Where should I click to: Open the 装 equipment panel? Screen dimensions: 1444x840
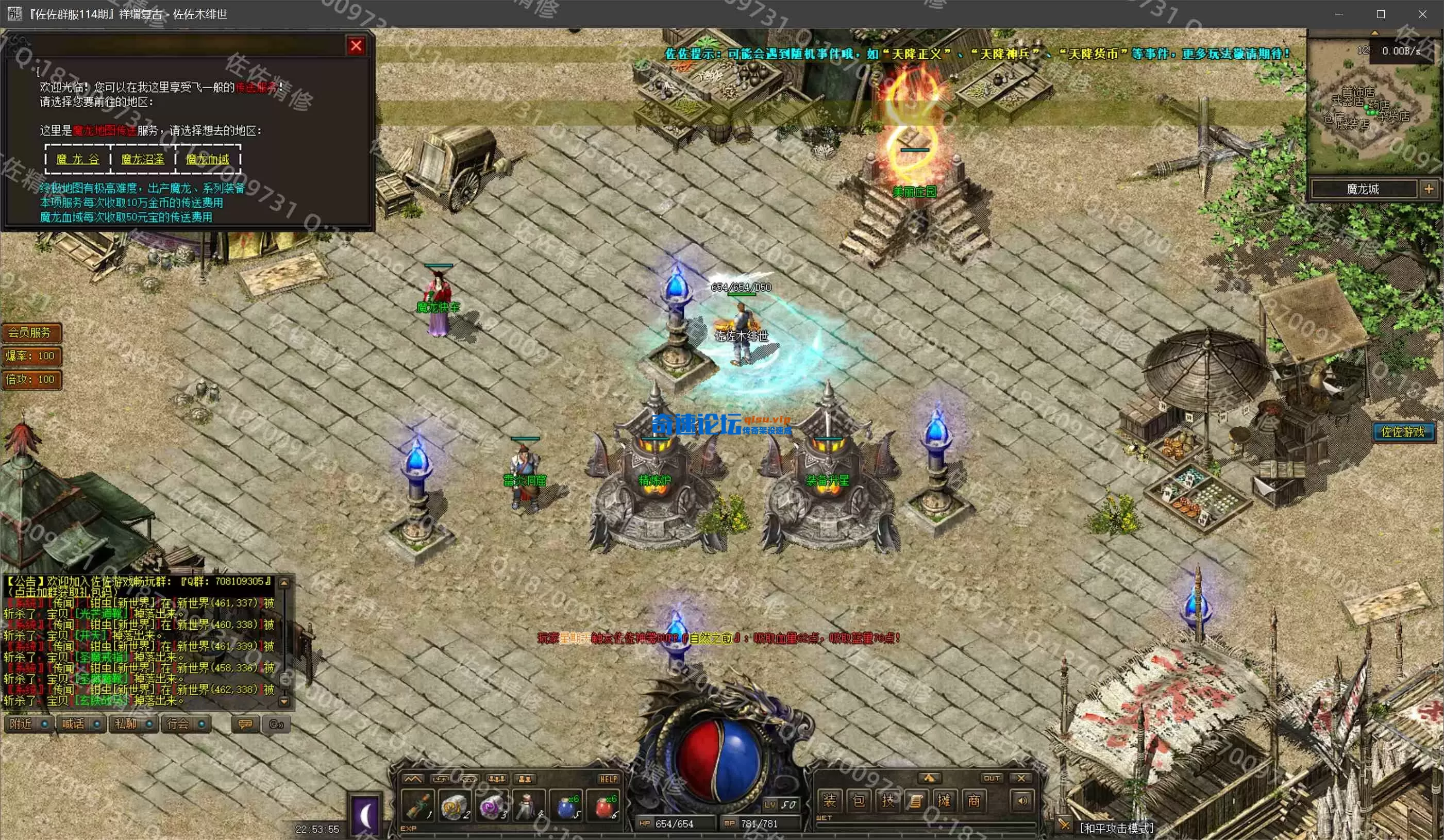click(829, 800)
